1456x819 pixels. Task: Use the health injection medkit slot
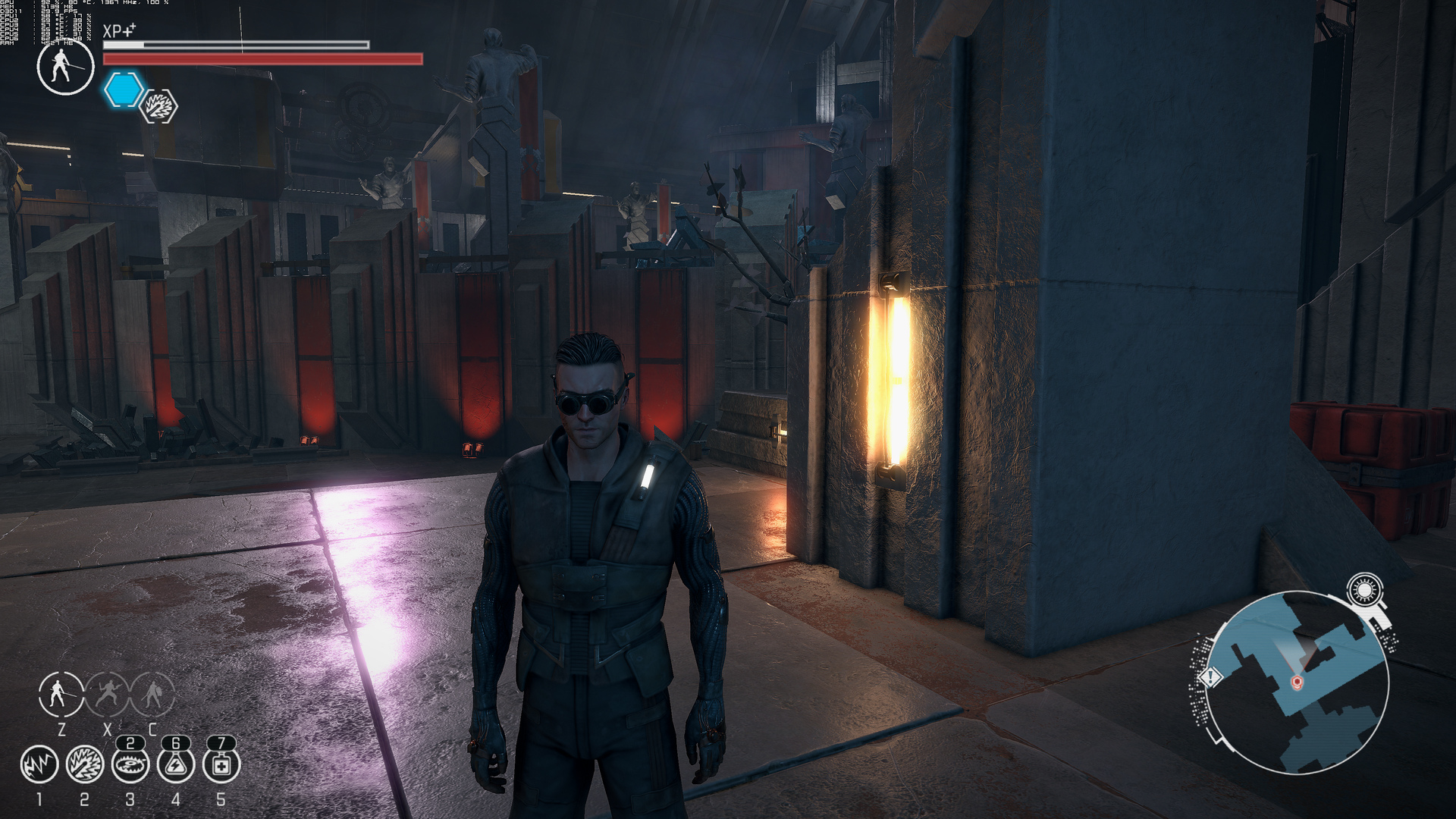(x=221, y=764)
